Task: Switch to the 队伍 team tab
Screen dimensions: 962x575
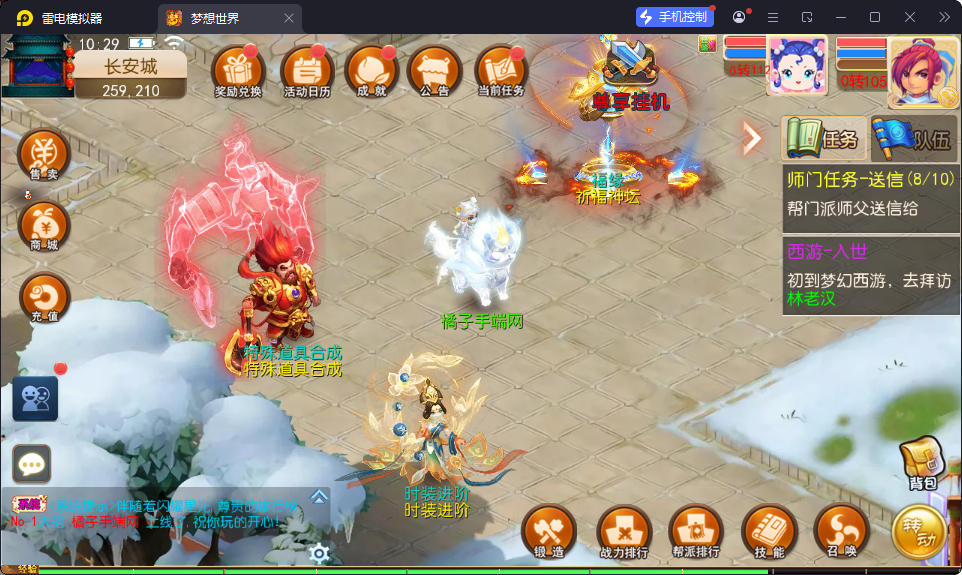Action: (x=914, y=139)
